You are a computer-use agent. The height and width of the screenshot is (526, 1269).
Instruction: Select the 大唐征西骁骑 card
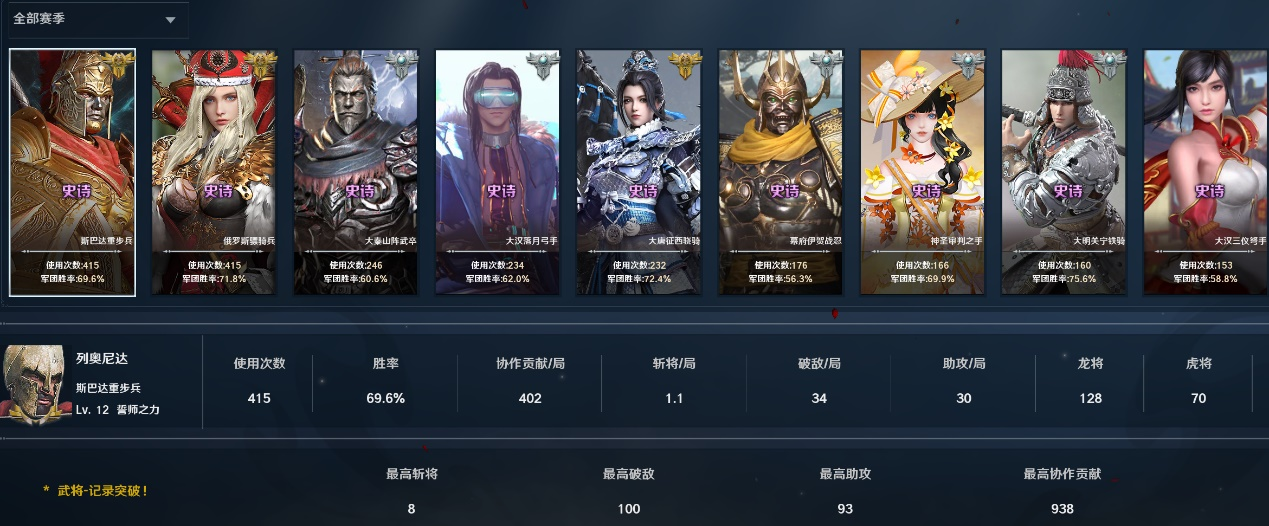(640, 172)
